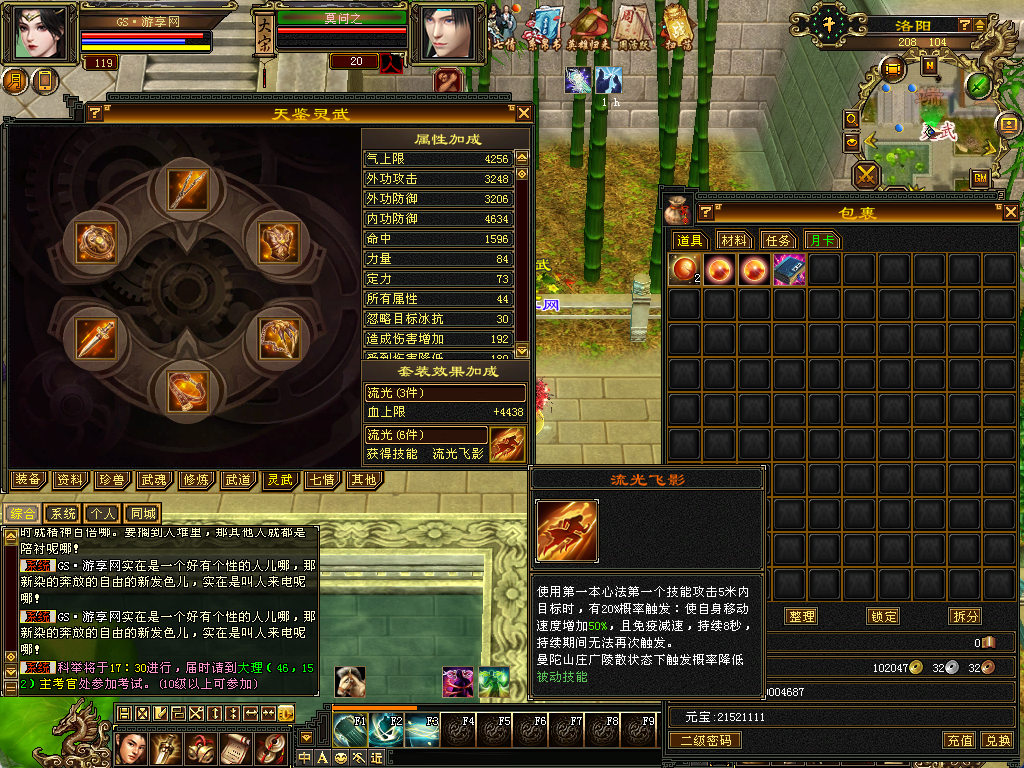Image resolution: width=1024 pixels, height=768 pixels.
Task: Switch to the 装备 equipment tab
Action: click(28, 480)
